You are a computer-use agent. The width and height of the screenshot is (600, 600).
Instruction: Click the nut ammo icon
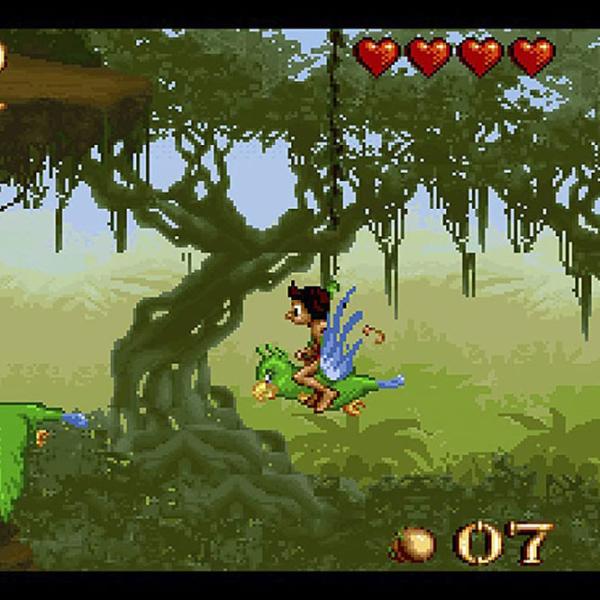(x=413, y=545)
